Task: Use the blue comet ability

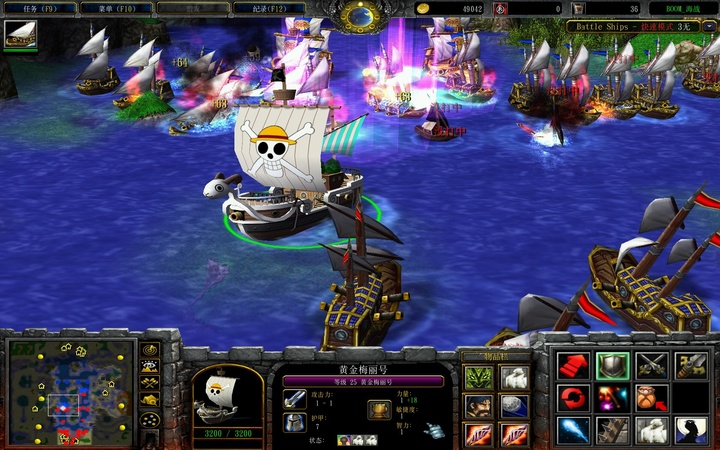Action: (572, 430)
